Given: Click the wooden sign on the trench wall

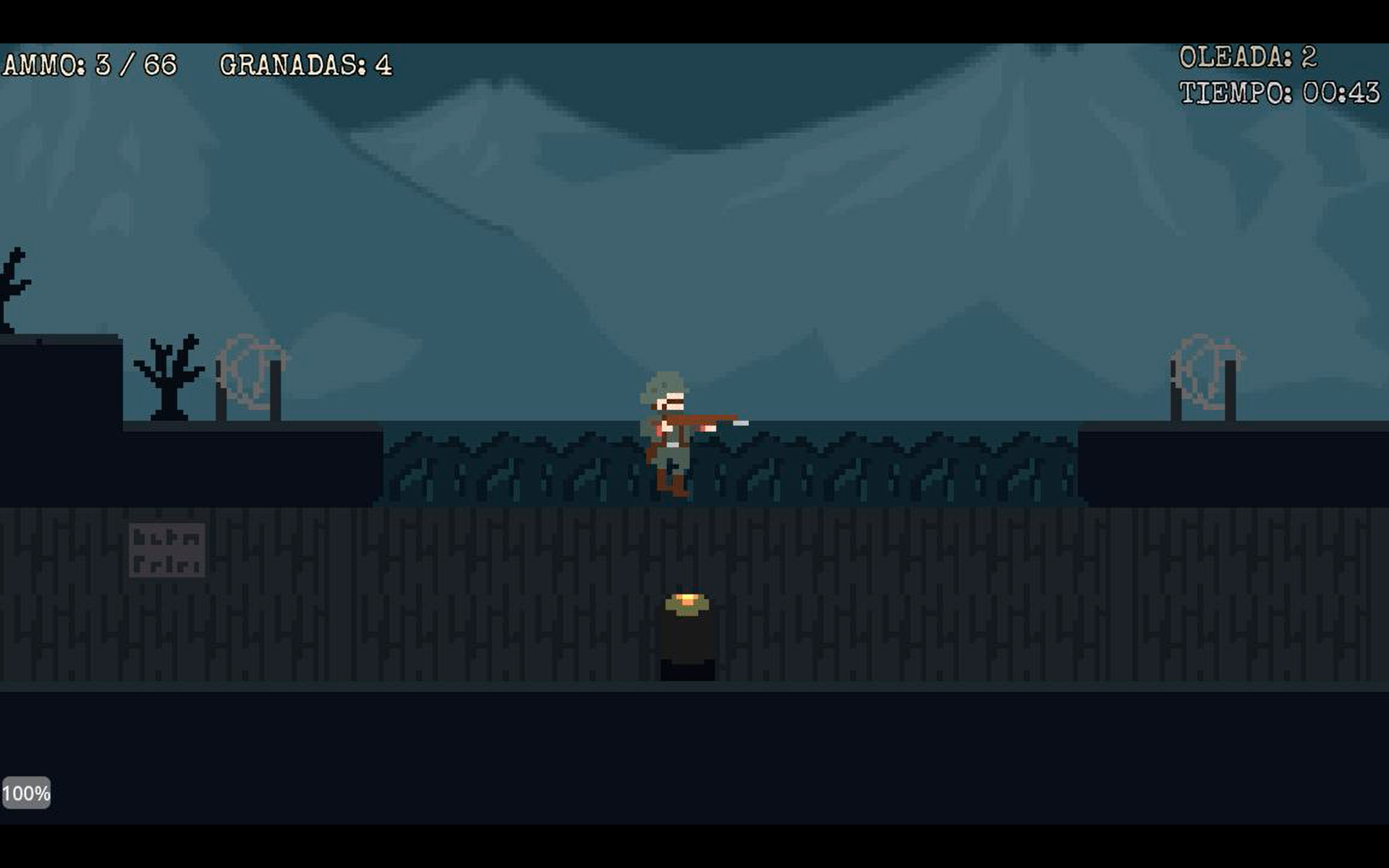Looking at the screenshot, I should click(168, 550).
